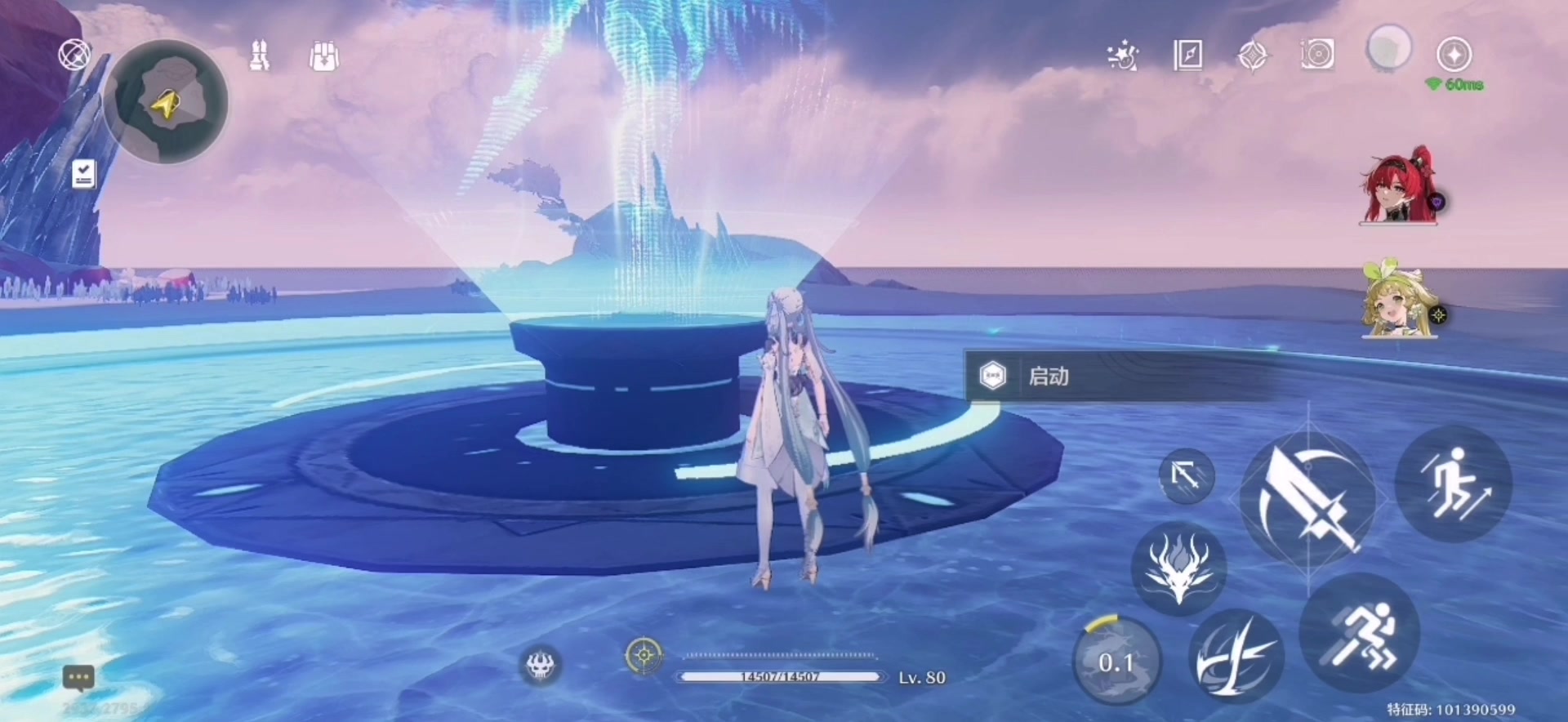1568x722 pixels.
Task: Open the quest tracker checklist icon
Action: [83, 174]
